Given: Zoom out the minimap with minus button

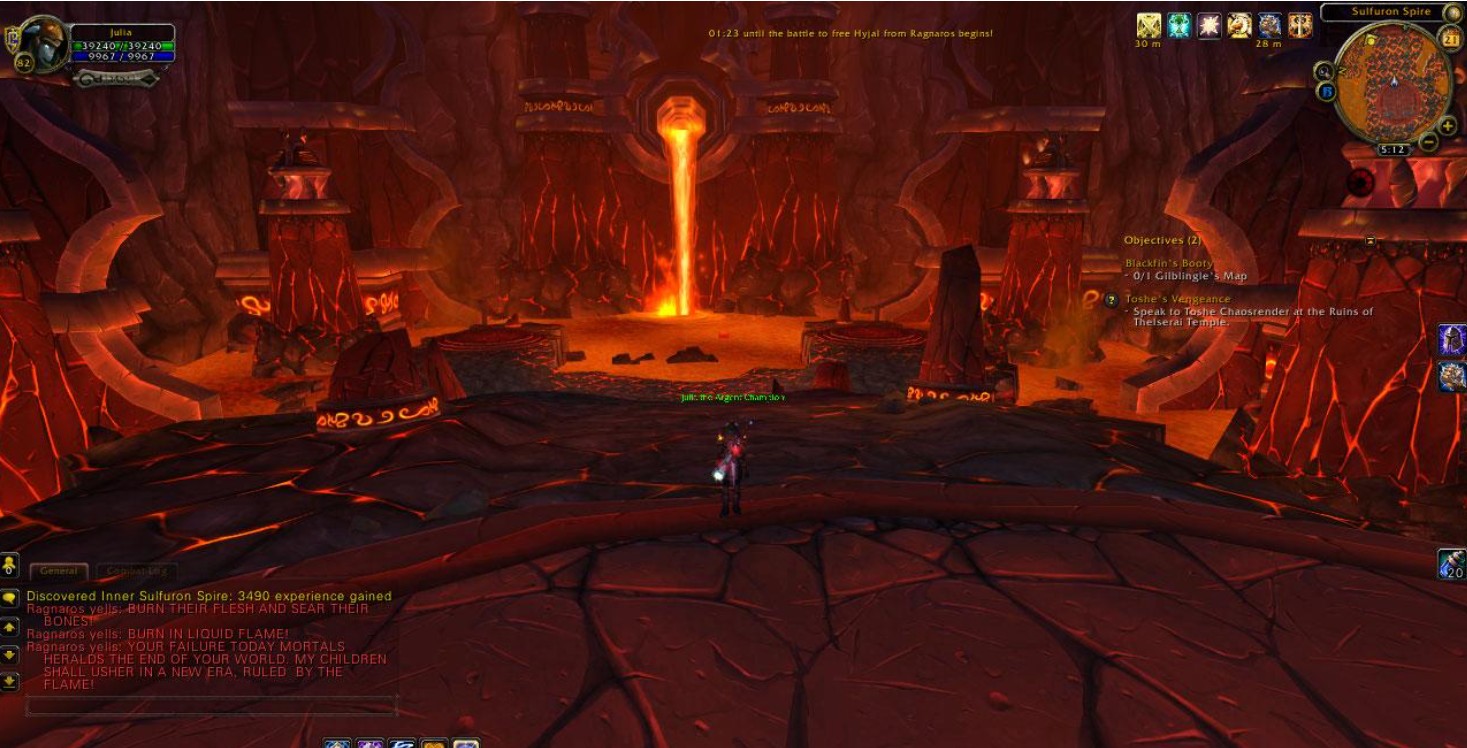Looking at the screenshot, I should pyautogui.click(x=1429, y=142).
